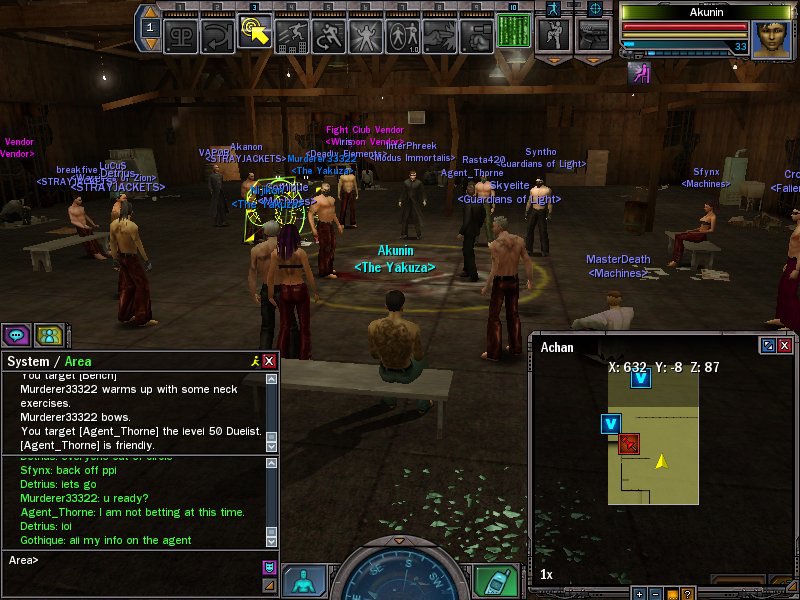Open the emote mask button in chat
Image resolution: width=800 pixels, height=600 pixels.
[x=268, y=567]
